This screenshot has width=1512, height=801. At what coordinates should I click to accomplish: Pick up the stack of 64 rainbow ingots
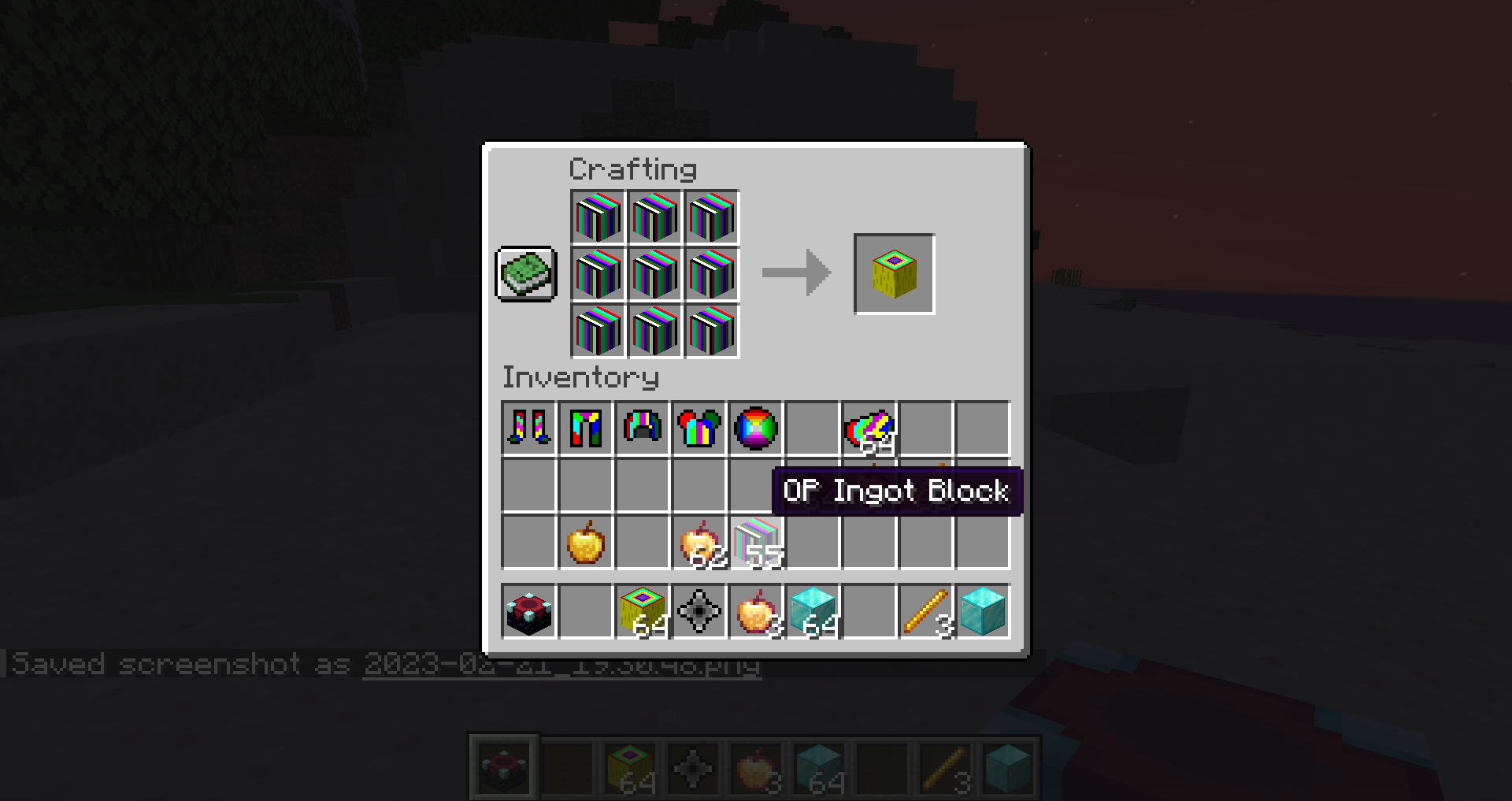tap(869, 428)
